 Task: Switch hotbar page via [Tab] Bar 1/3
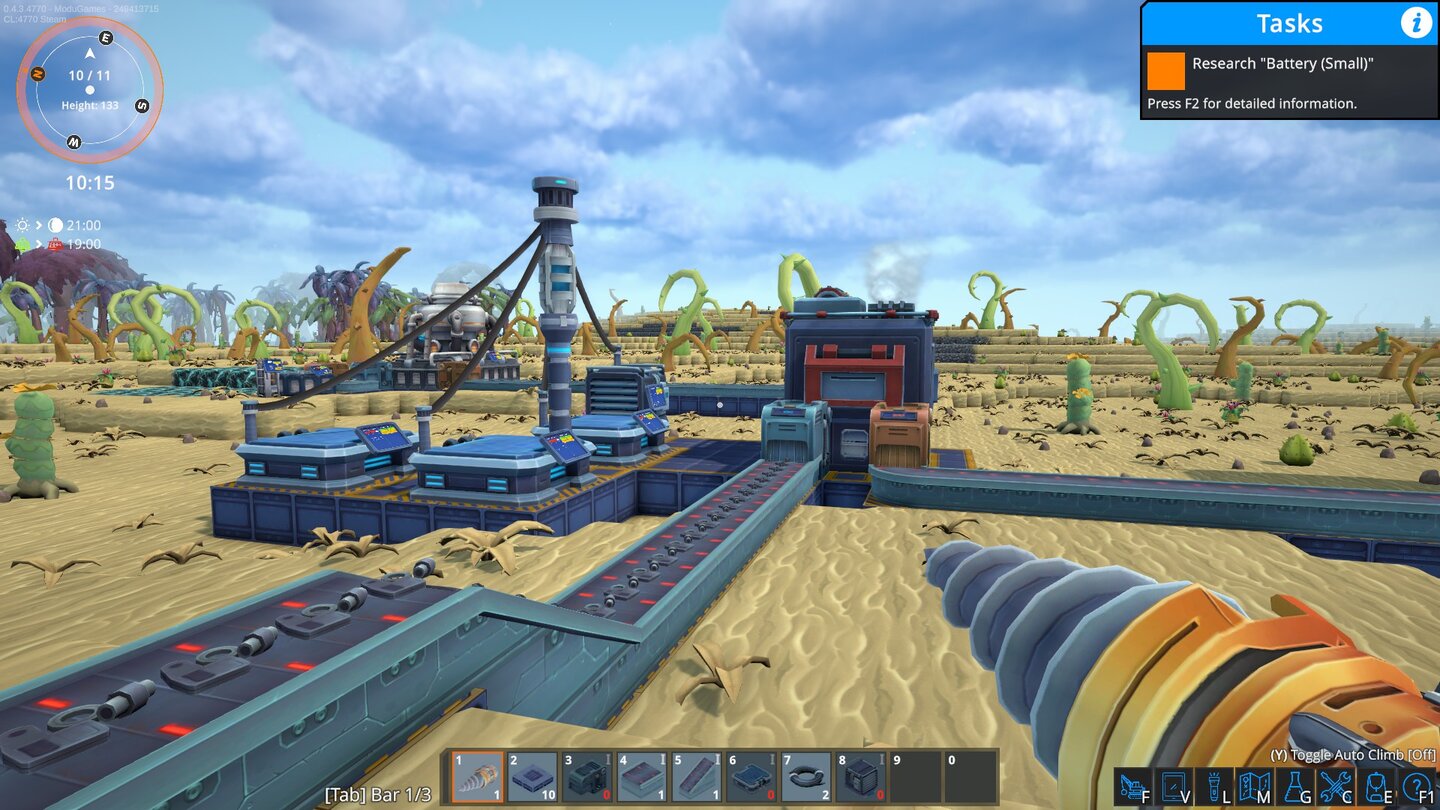pos(378,793)
